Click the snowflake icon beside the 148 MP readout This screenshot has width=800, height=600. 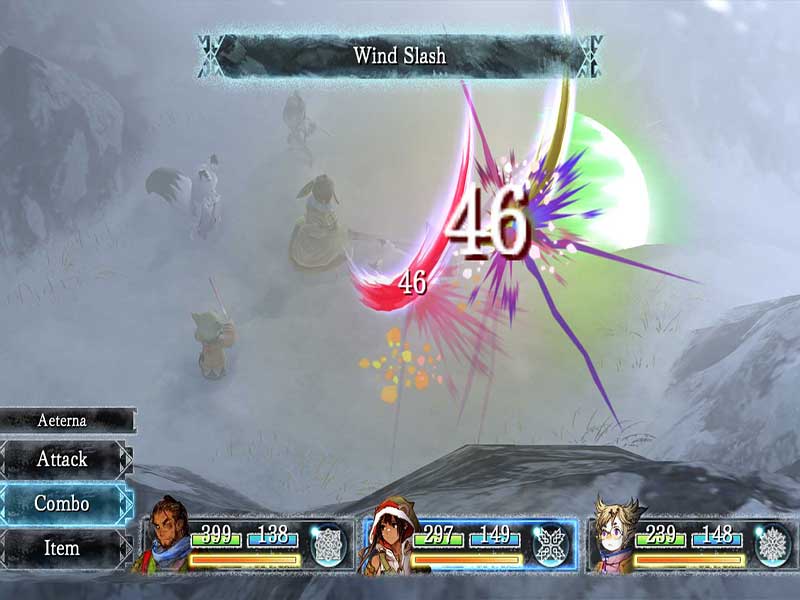771,546
